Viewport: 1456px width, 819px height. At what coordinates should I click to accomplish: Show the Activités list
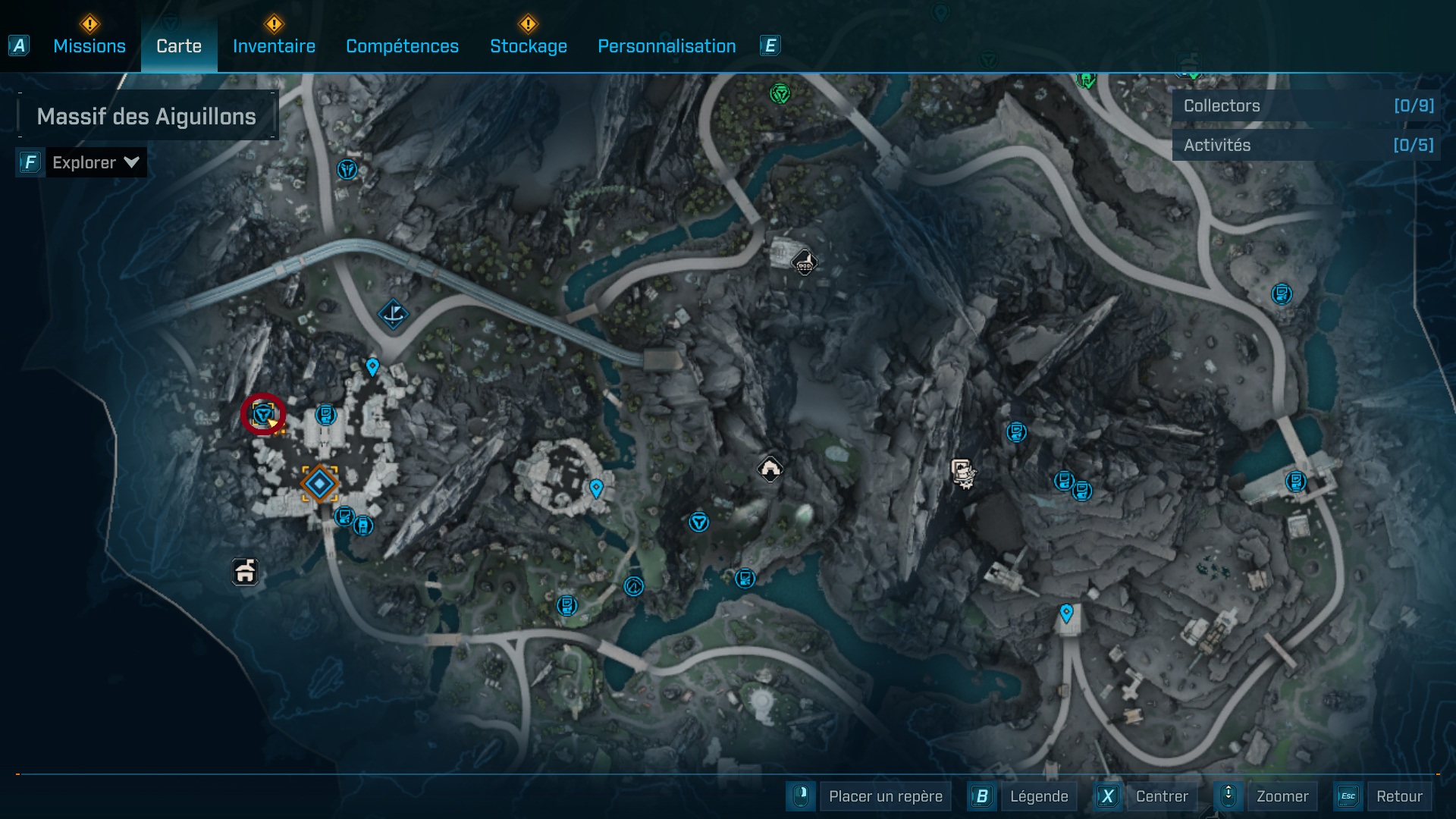[x=1306, y=145]
